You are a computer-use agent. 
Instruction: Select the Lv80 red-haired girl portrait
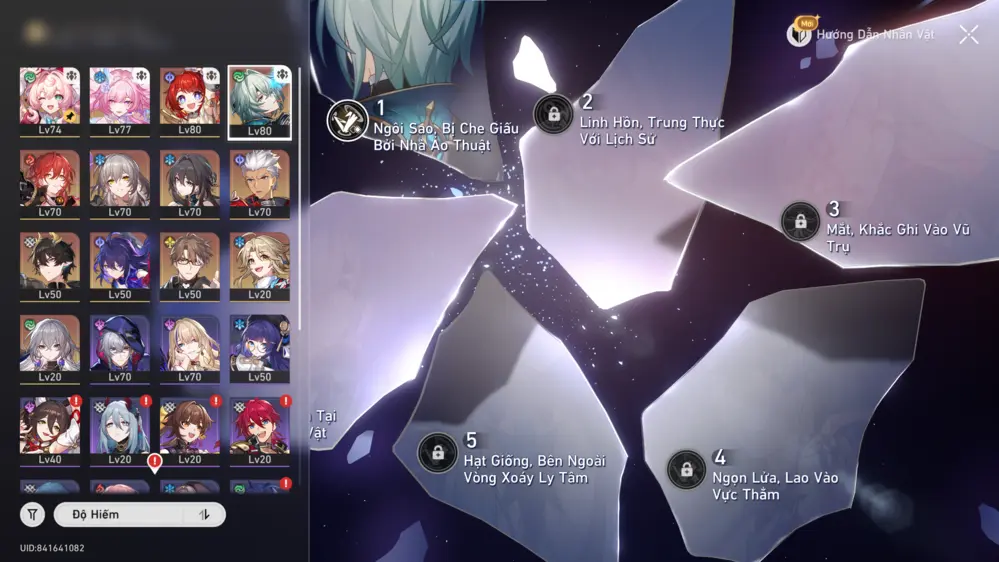pos(190,100)
